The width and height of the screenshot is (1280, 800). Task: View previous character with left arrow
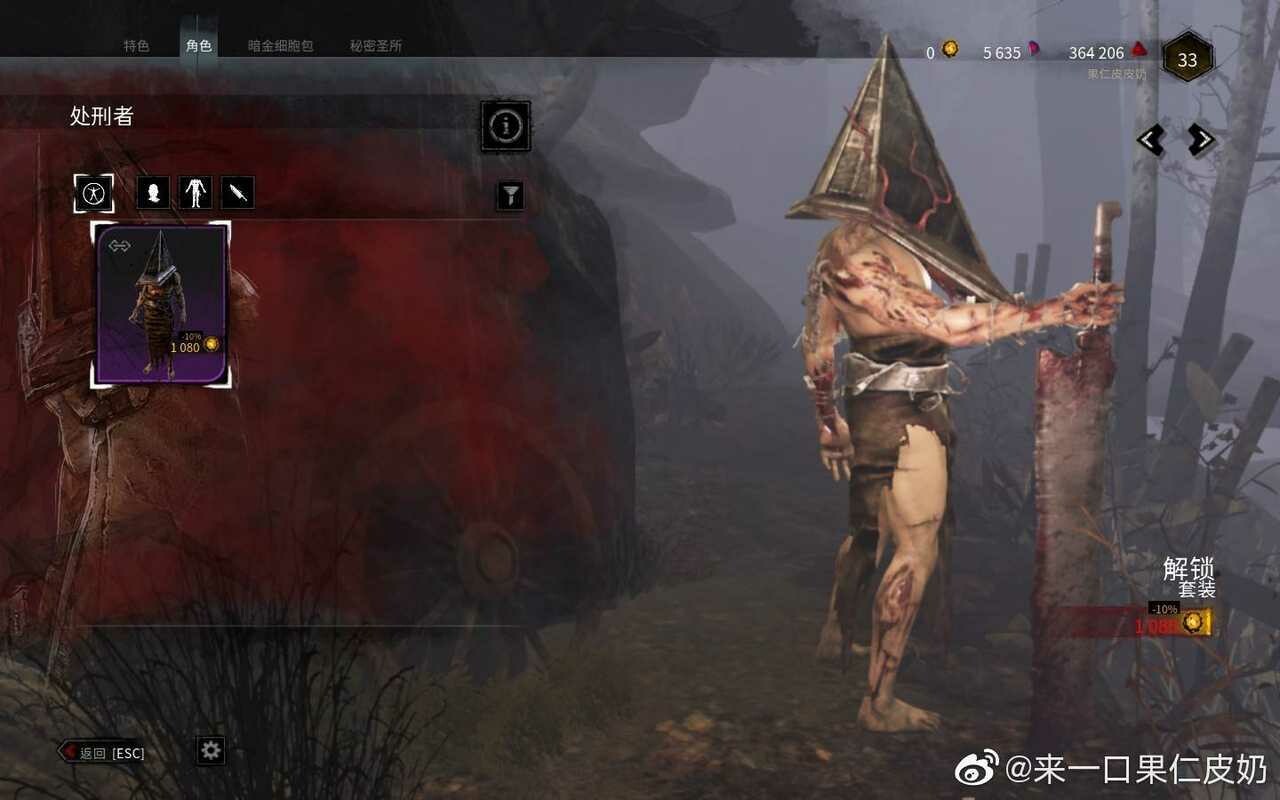(1151, 140)
